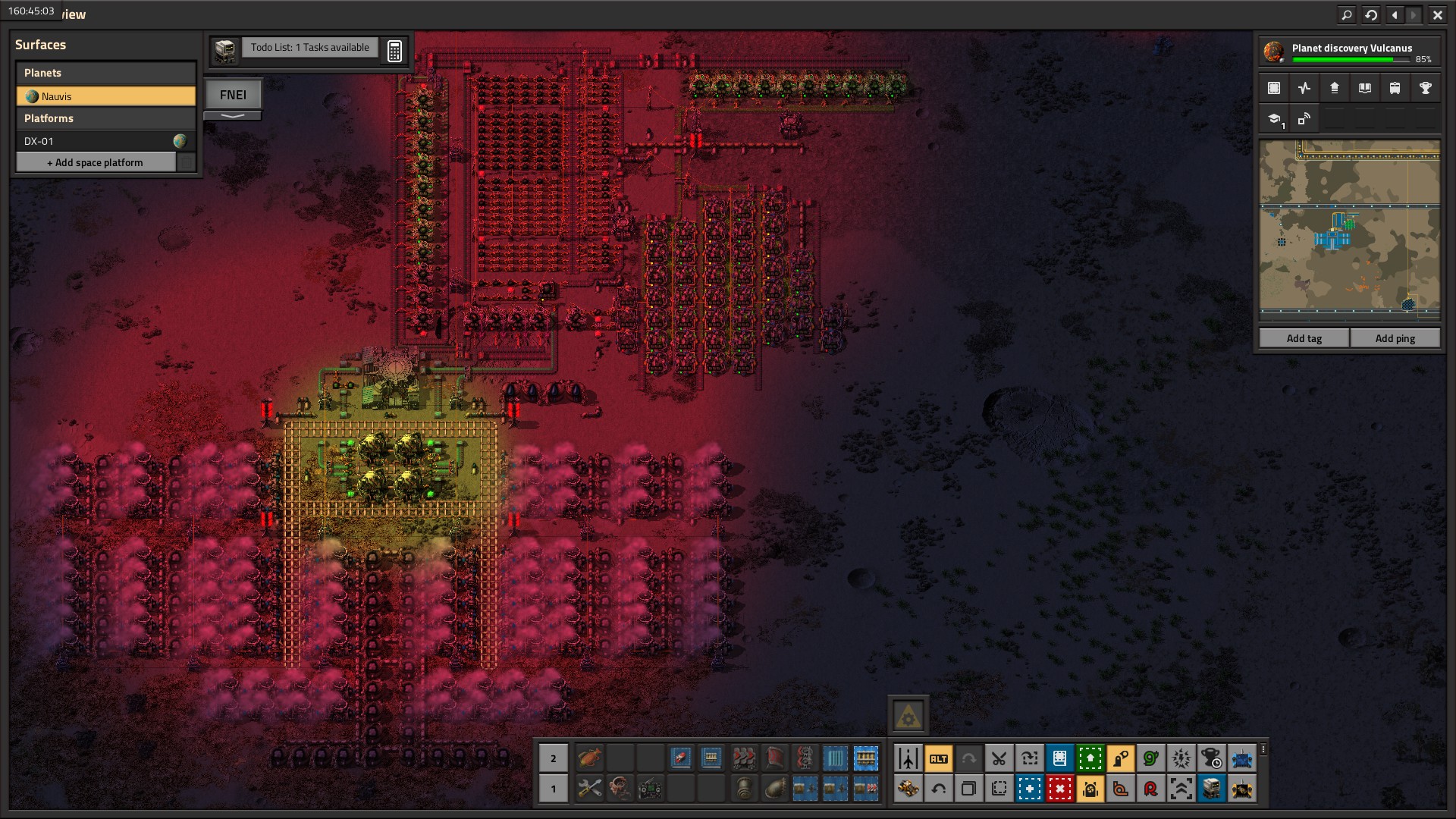Close the remote view window
This screenshot has width=1456, height=819.
click(x=1437, y=14)
